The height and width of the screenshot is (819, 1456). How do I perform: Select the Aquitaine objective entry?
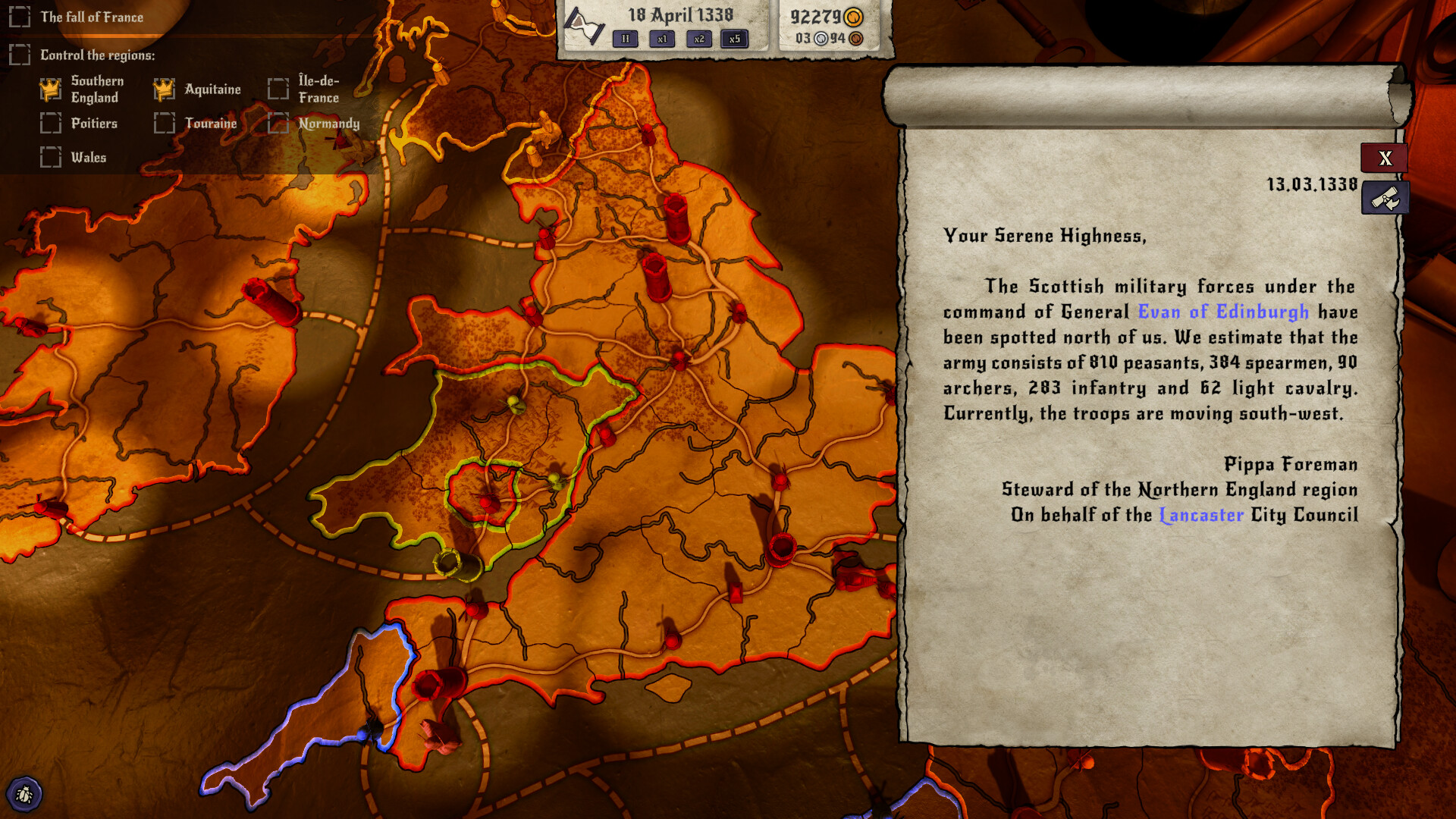(212, 89)
